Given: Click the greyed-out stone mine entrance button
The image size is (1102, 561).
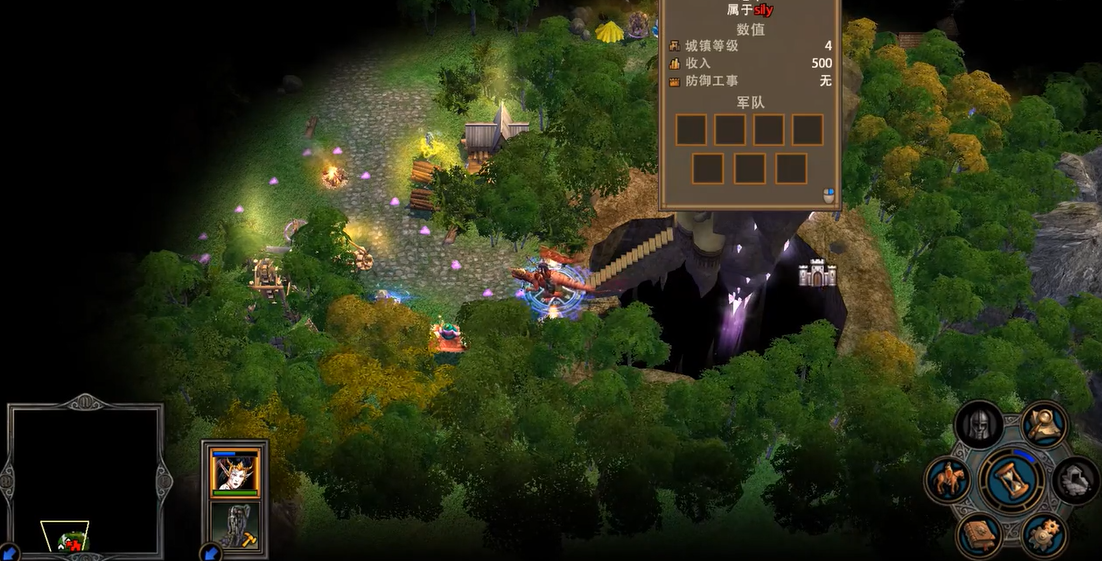Looking at the screenshot, I should click(x=1076, y=480).
